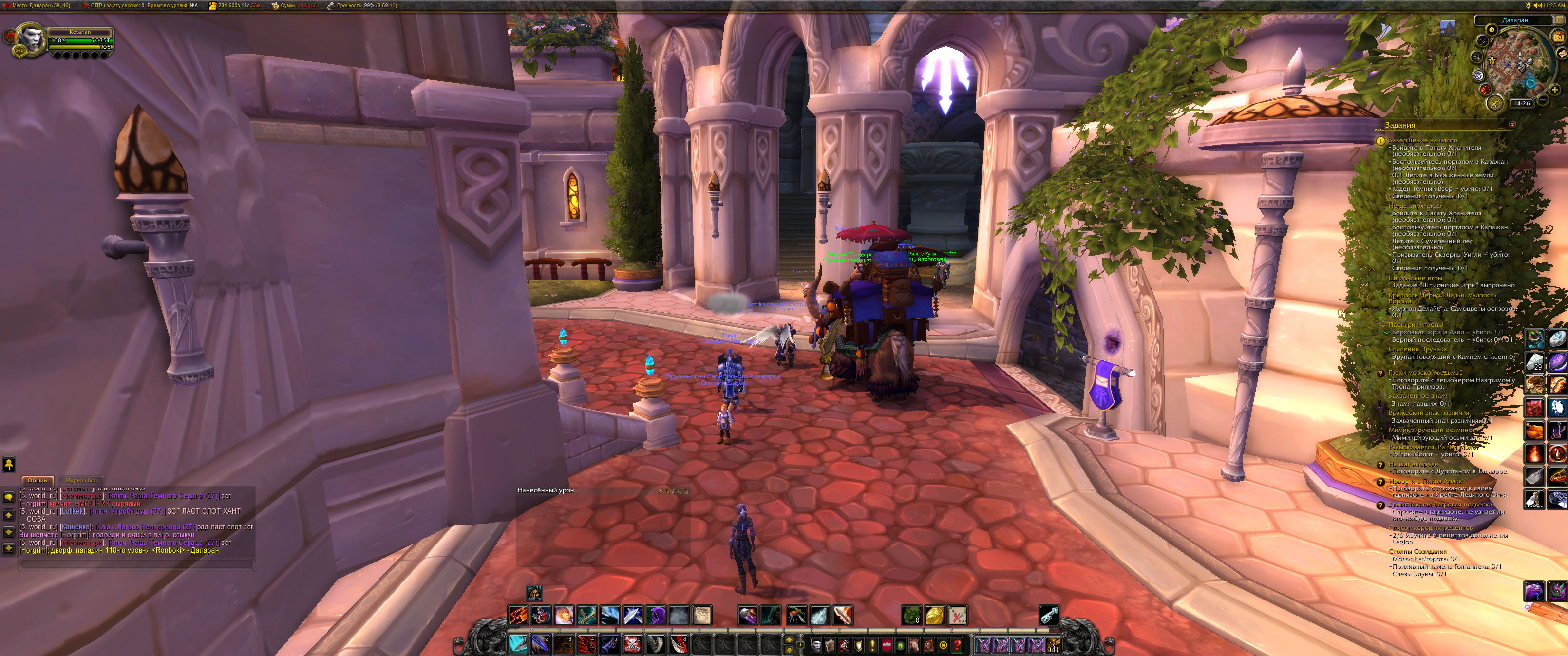Open the minimap tracking magnifying glass

(x=1477, y=57)
